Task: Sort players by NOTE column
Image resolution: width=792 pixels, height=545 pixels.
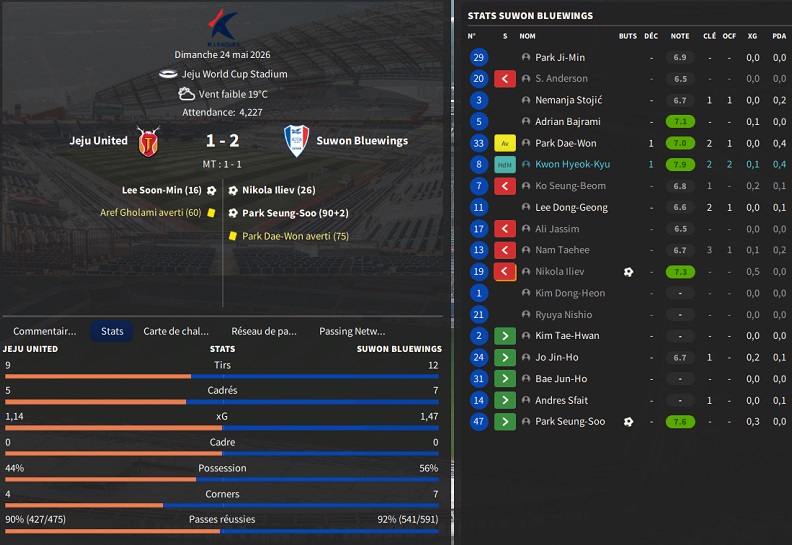Action: click(x=679, y=36)
